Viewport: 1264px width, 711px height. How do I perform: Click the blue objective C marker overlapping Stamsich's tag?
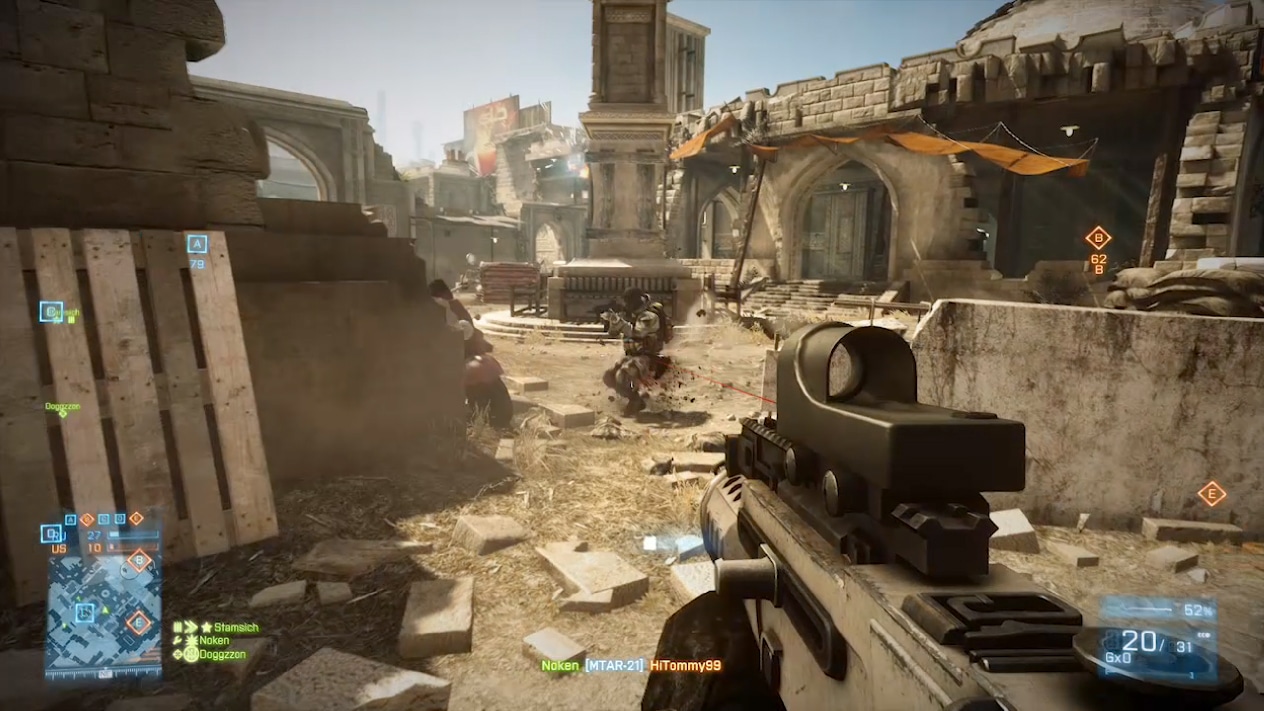pyautogui.click(x=51, y=312)
